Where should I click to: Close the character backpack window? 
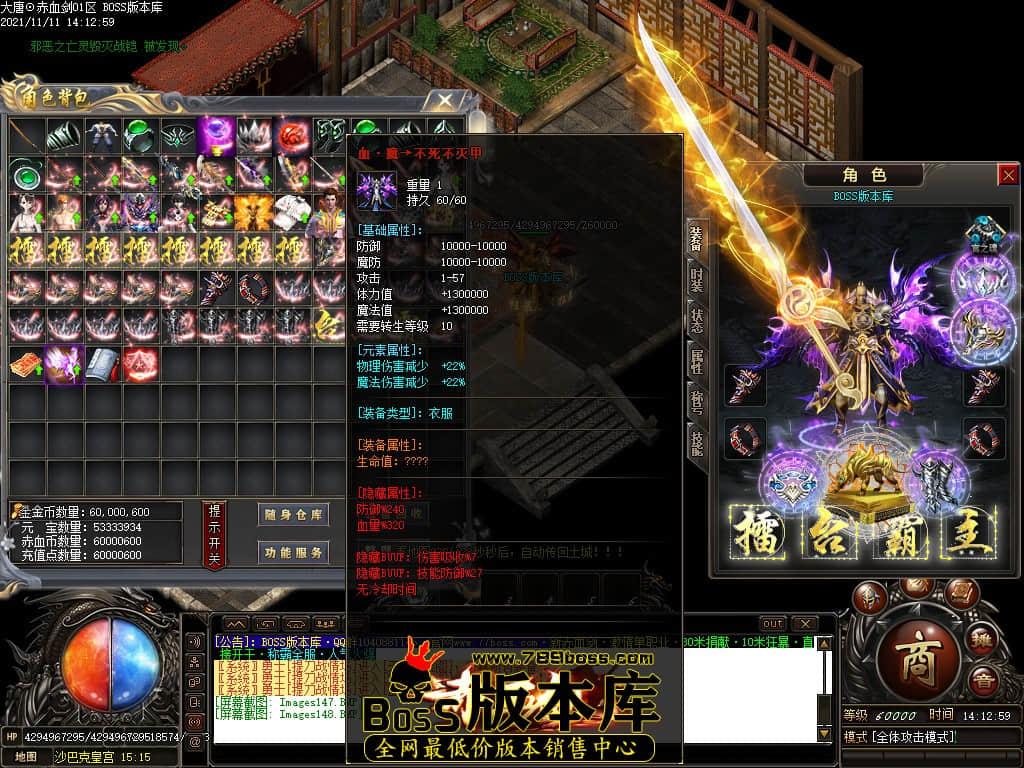pos(445,100)
